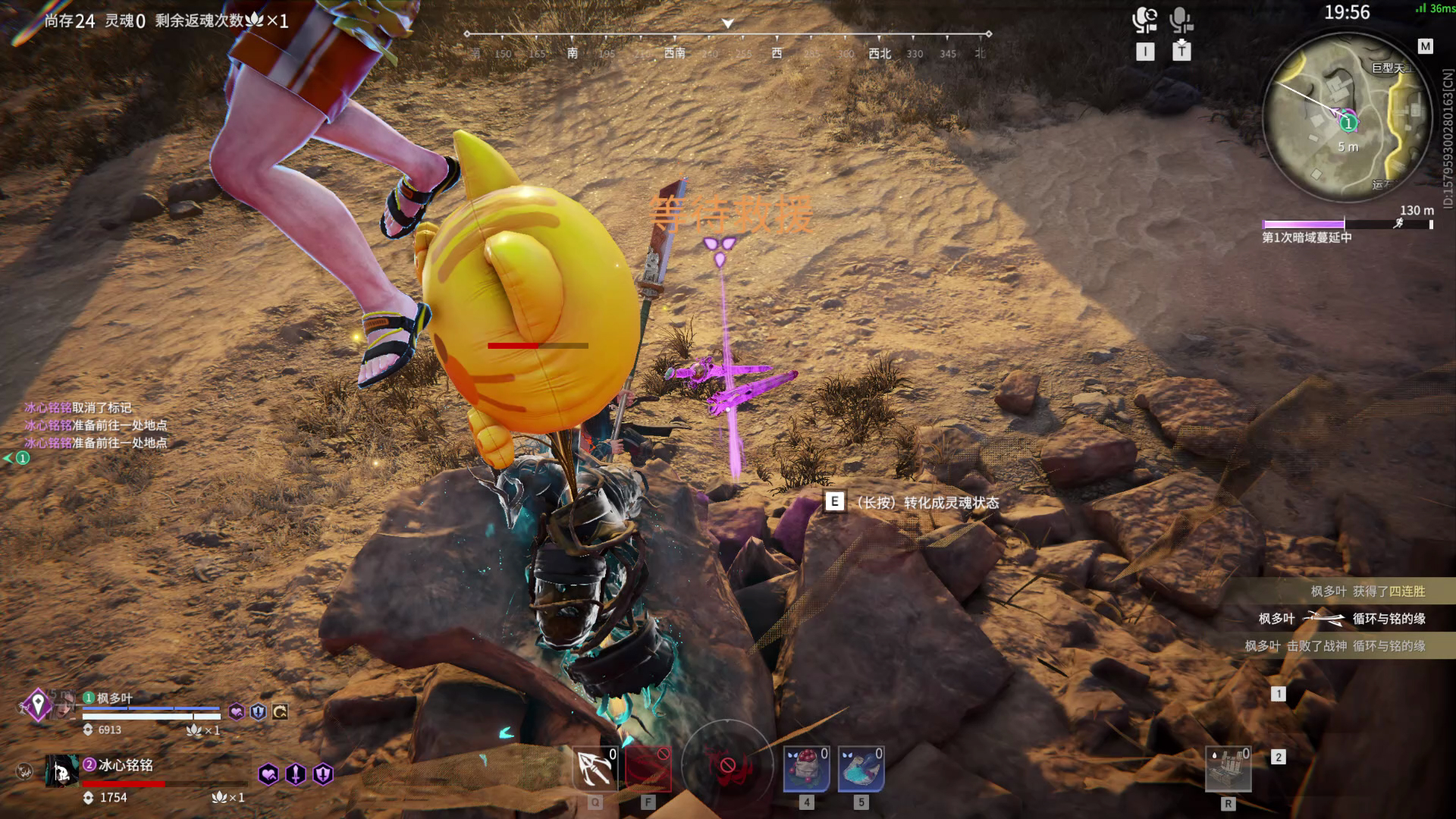Toggle the microphone icon
The height and width of the screenshot is (819, 1456).
pos(1181,20)
